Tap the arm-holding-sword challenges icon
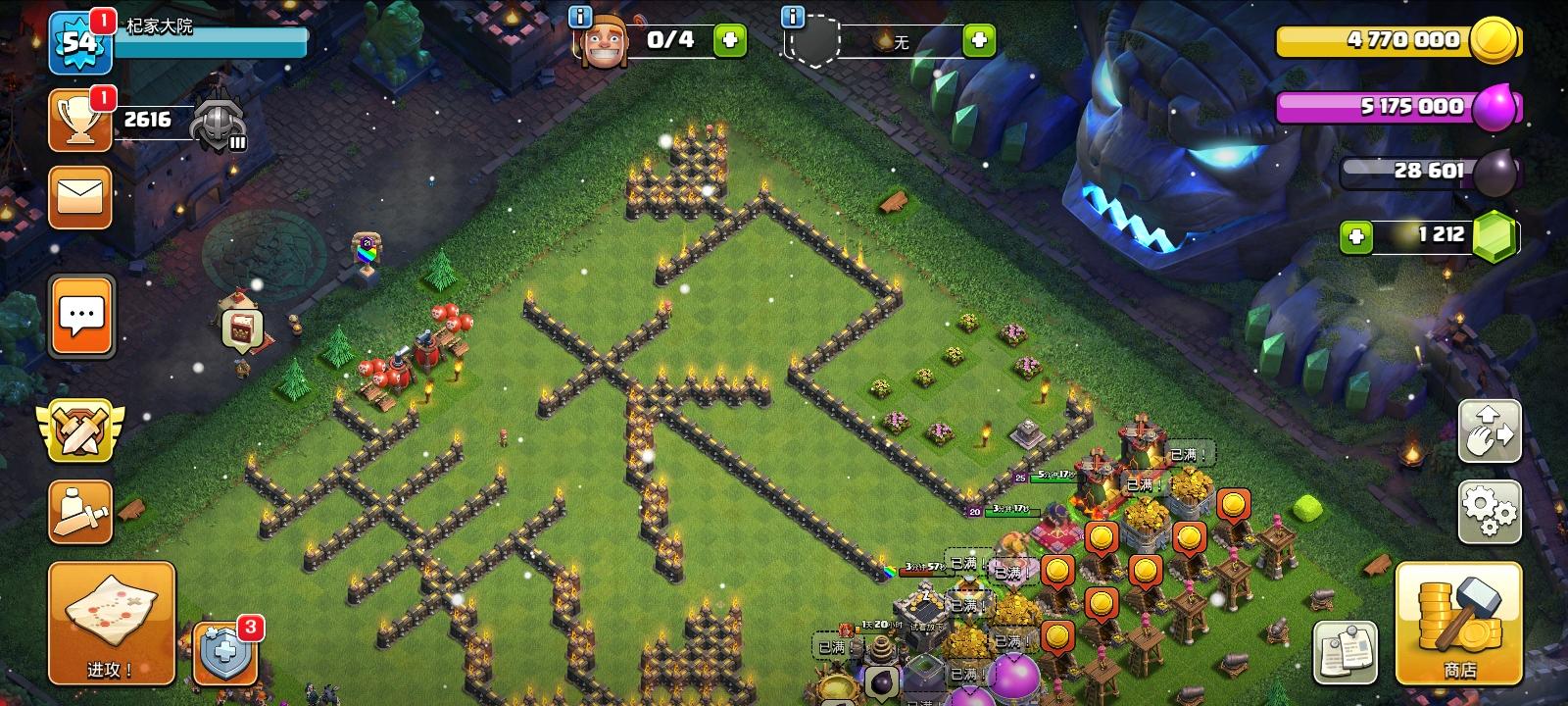This screenshot has height=706, width=1568. pos(80,509)
